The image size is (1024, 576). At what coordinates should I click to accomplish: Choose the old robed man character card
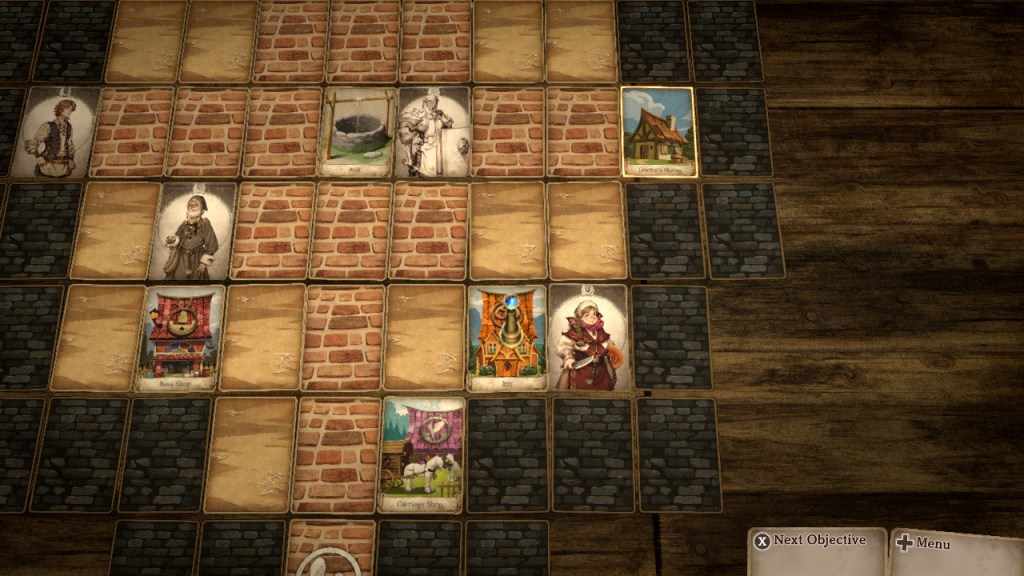(x=192, y=231)
